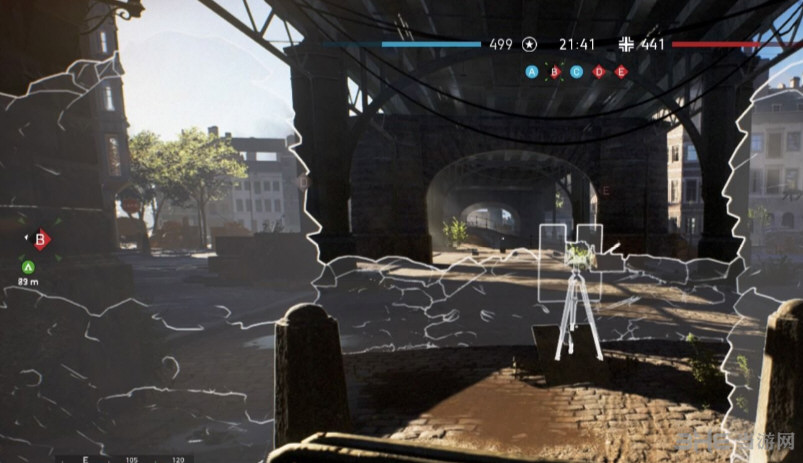This screenshot has width=803, height=463.
Task: Select the red E objective flag
Action: (x=621, y=71)
